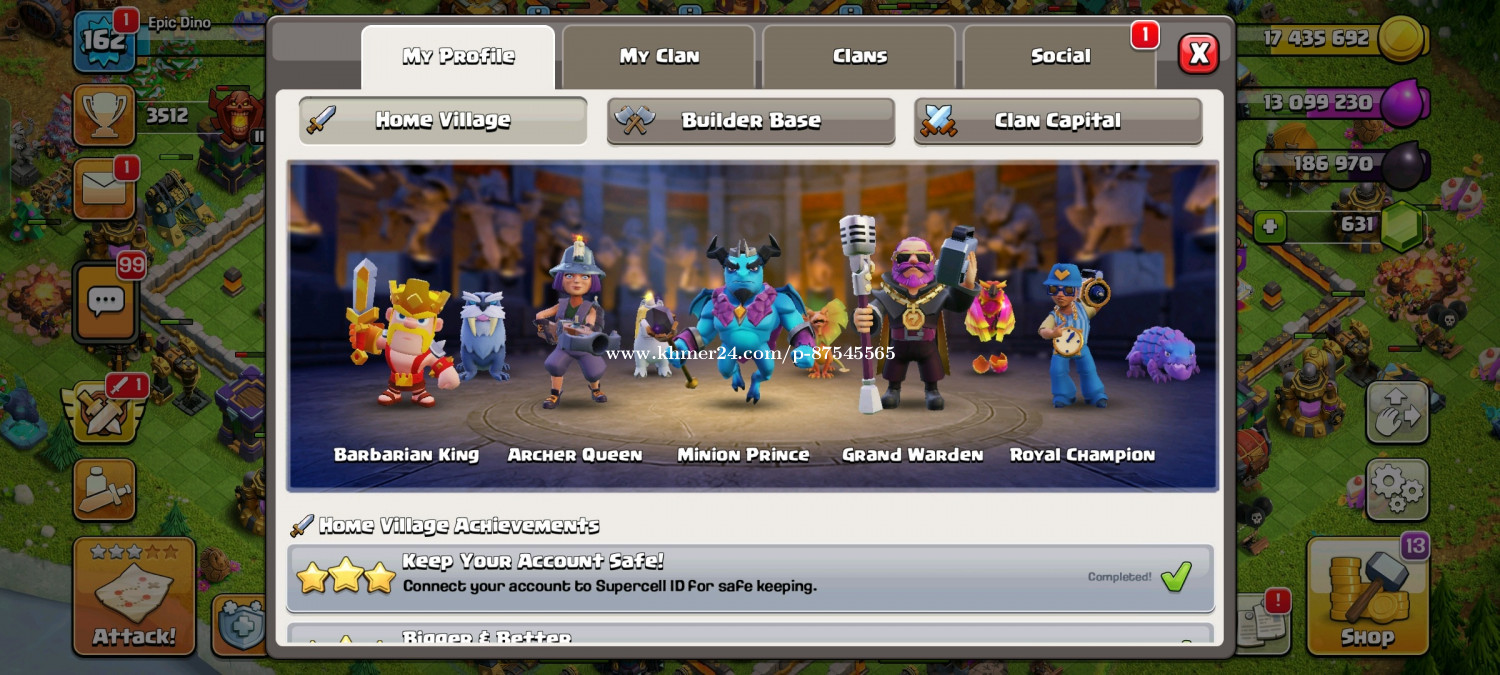Open the game settings gears icon

tap(1396, 489)
